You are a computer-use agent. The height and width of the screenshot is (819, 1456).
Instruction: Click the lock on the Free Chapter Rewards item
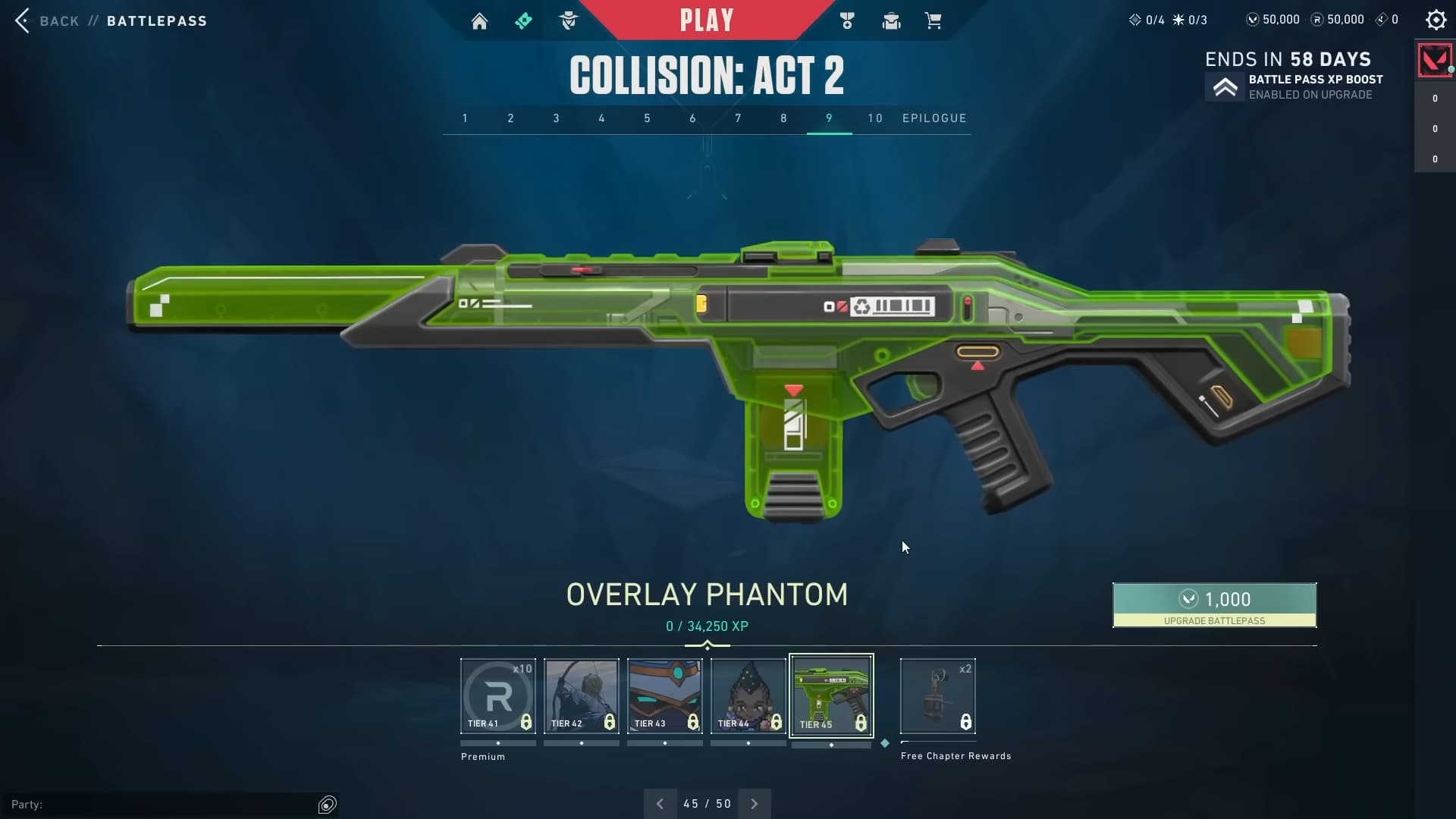[x=966, y=721]
